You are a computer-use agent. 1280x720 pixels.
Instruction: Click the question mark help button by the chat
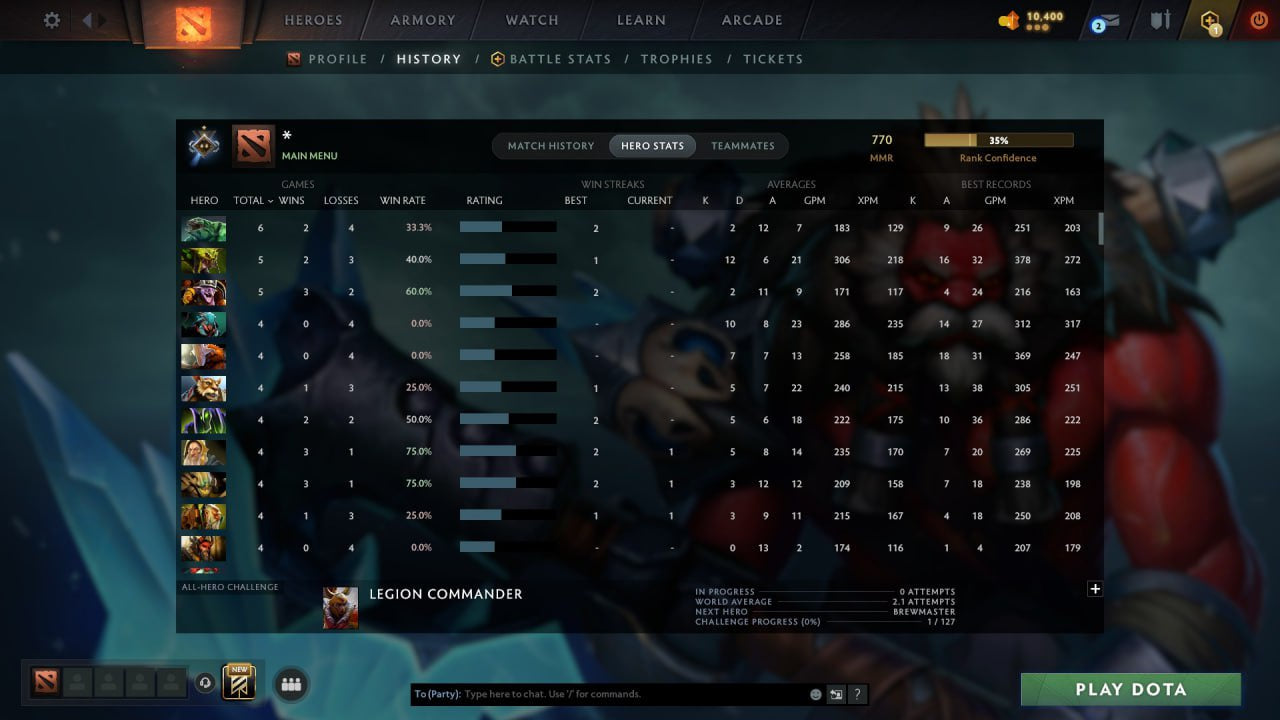tap(857, 693)
